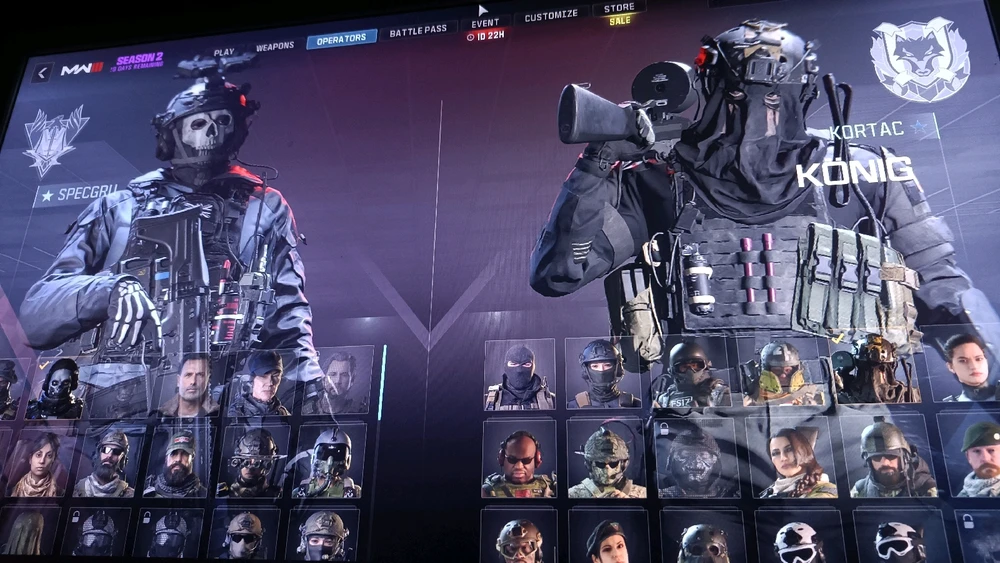This screenshot has height=563, width=1000.
Task: Open the Customize tab
Action: click(x=551, y=16)
